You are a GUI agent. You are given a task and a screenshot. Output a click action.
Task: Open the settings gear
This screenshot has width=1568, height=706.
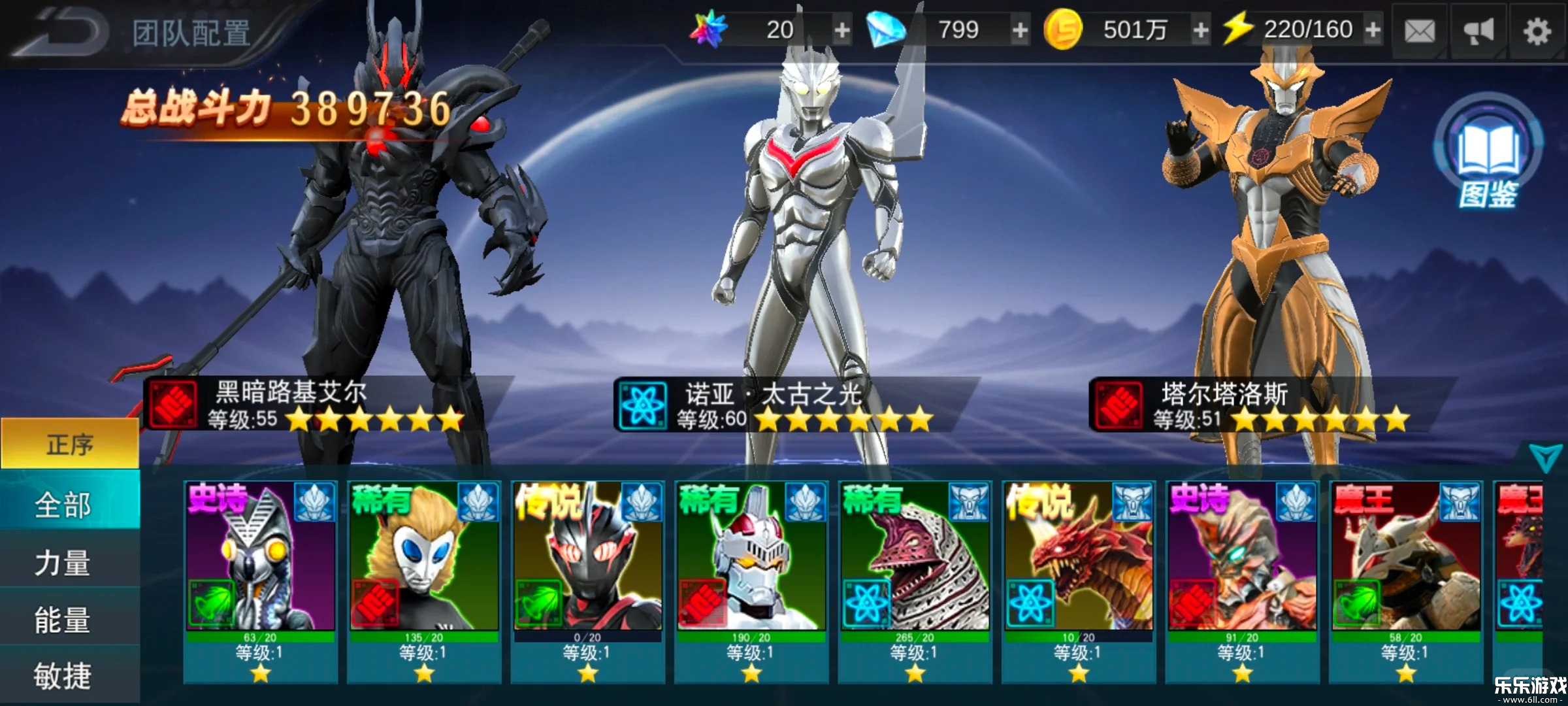[x=1538, y=30]
